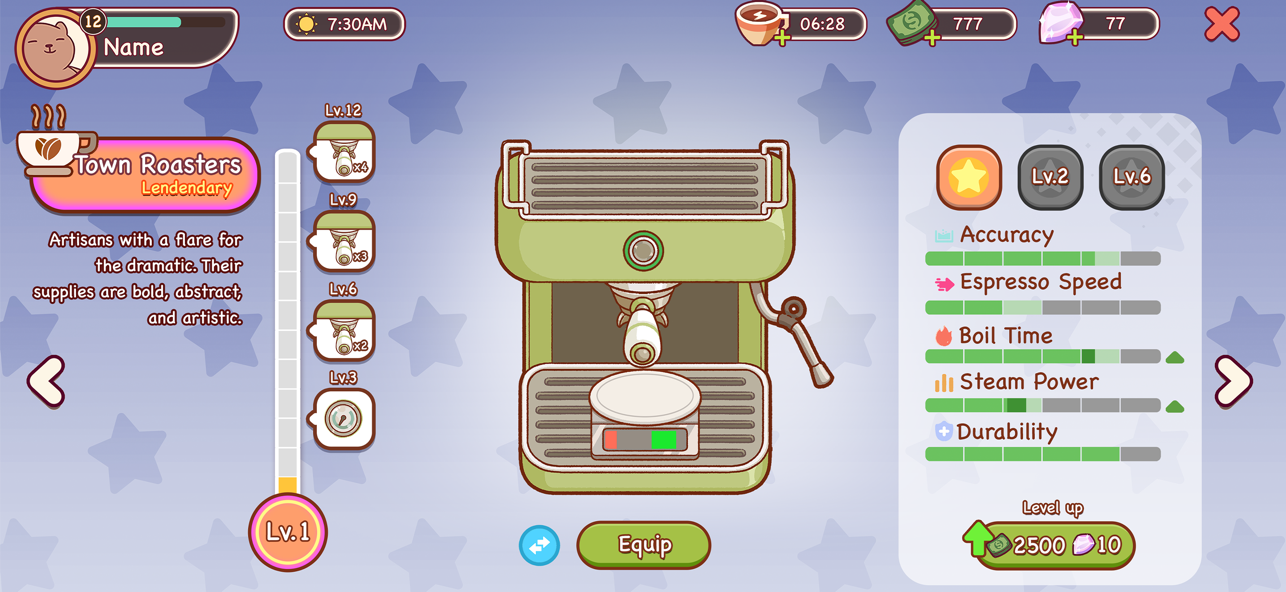
Task: Open the player profile avatar
Action: pyautogui.click(x=55, y=48)
